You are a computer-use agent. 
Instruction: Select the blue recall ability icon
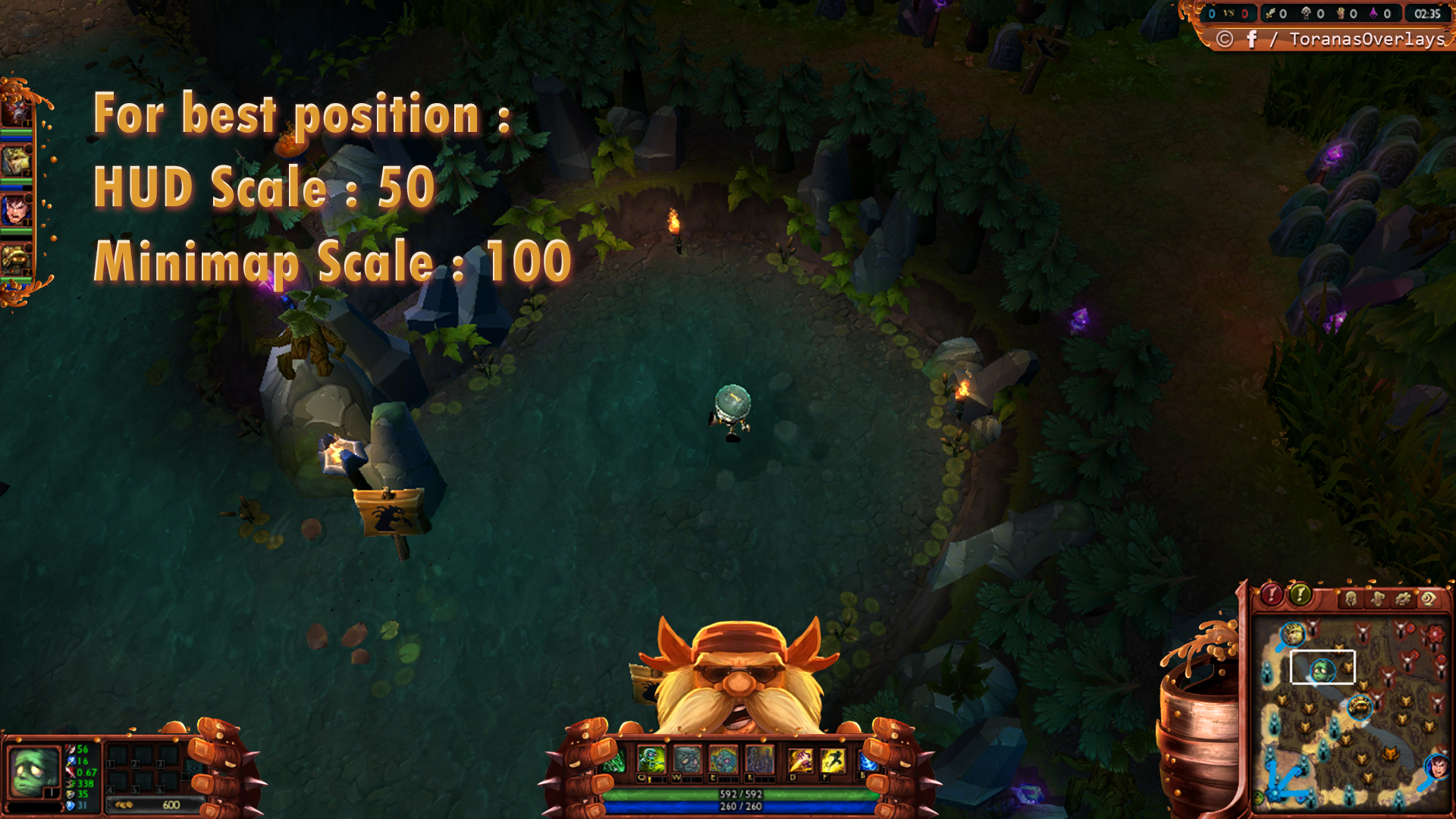(867, 761)
